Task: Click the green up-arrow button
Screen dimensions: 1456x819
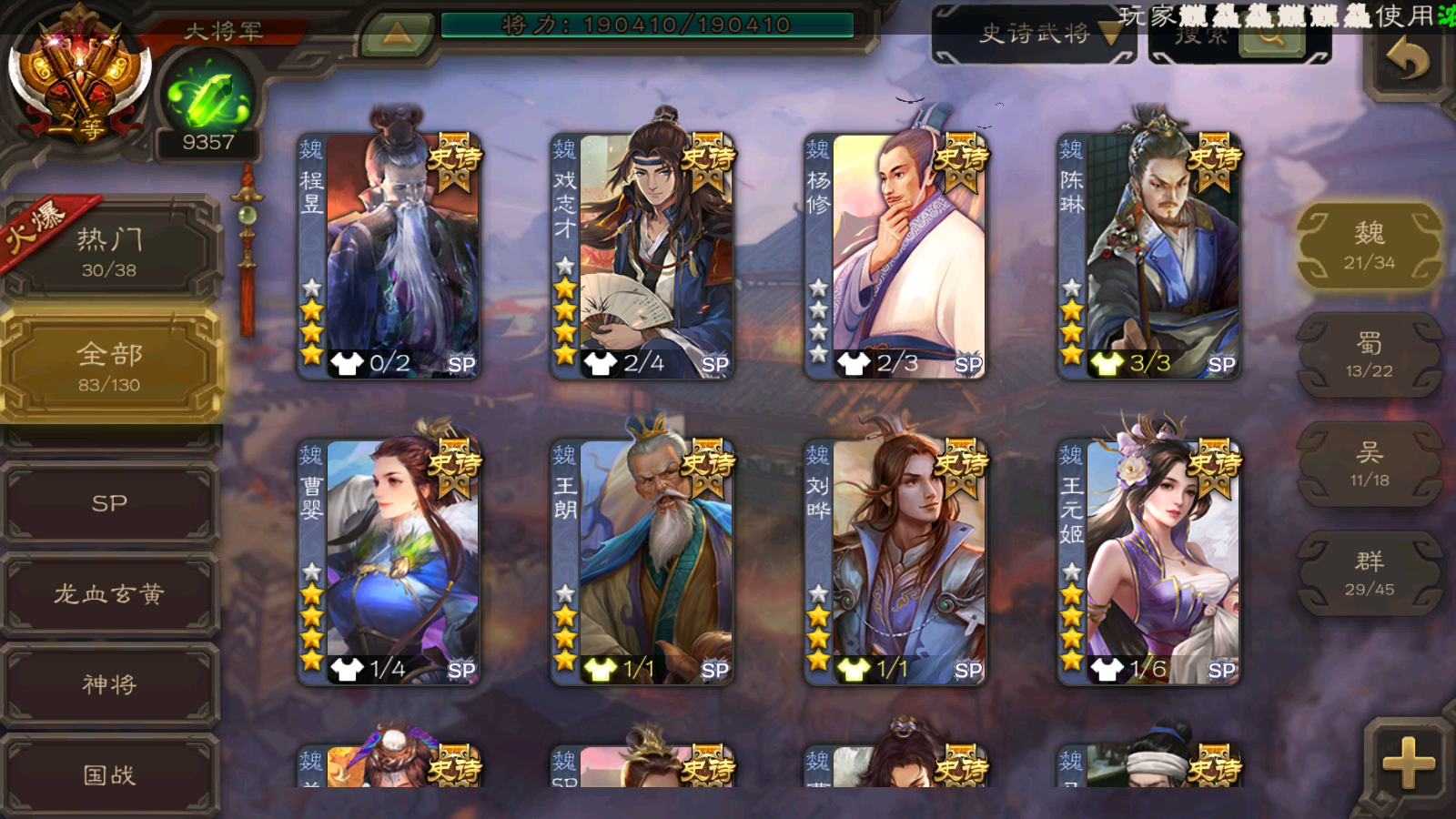Action: [x=397, y=35]
